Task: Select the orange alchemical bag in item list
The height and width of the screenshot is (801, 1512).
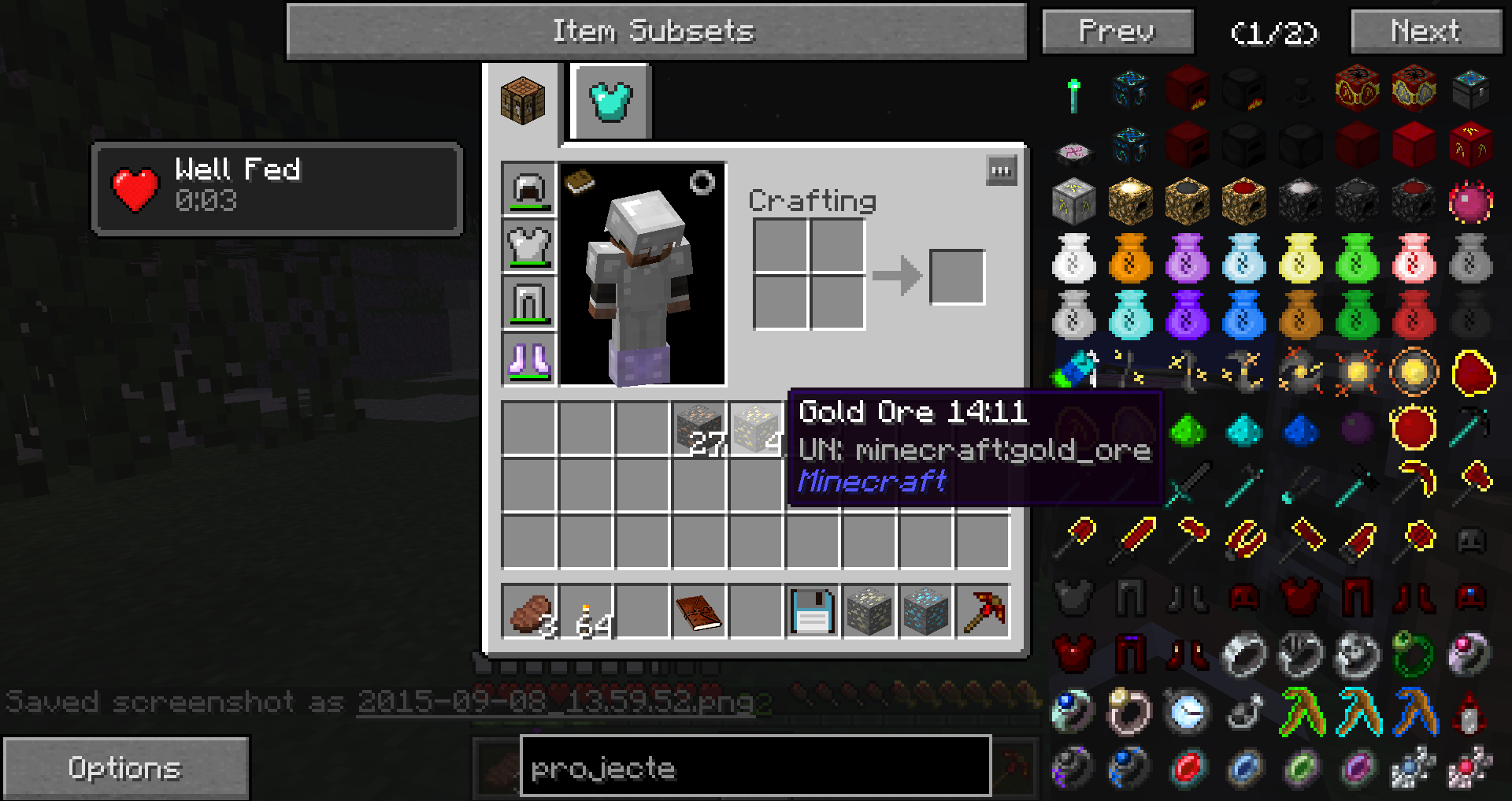Action: (1130, 259)
